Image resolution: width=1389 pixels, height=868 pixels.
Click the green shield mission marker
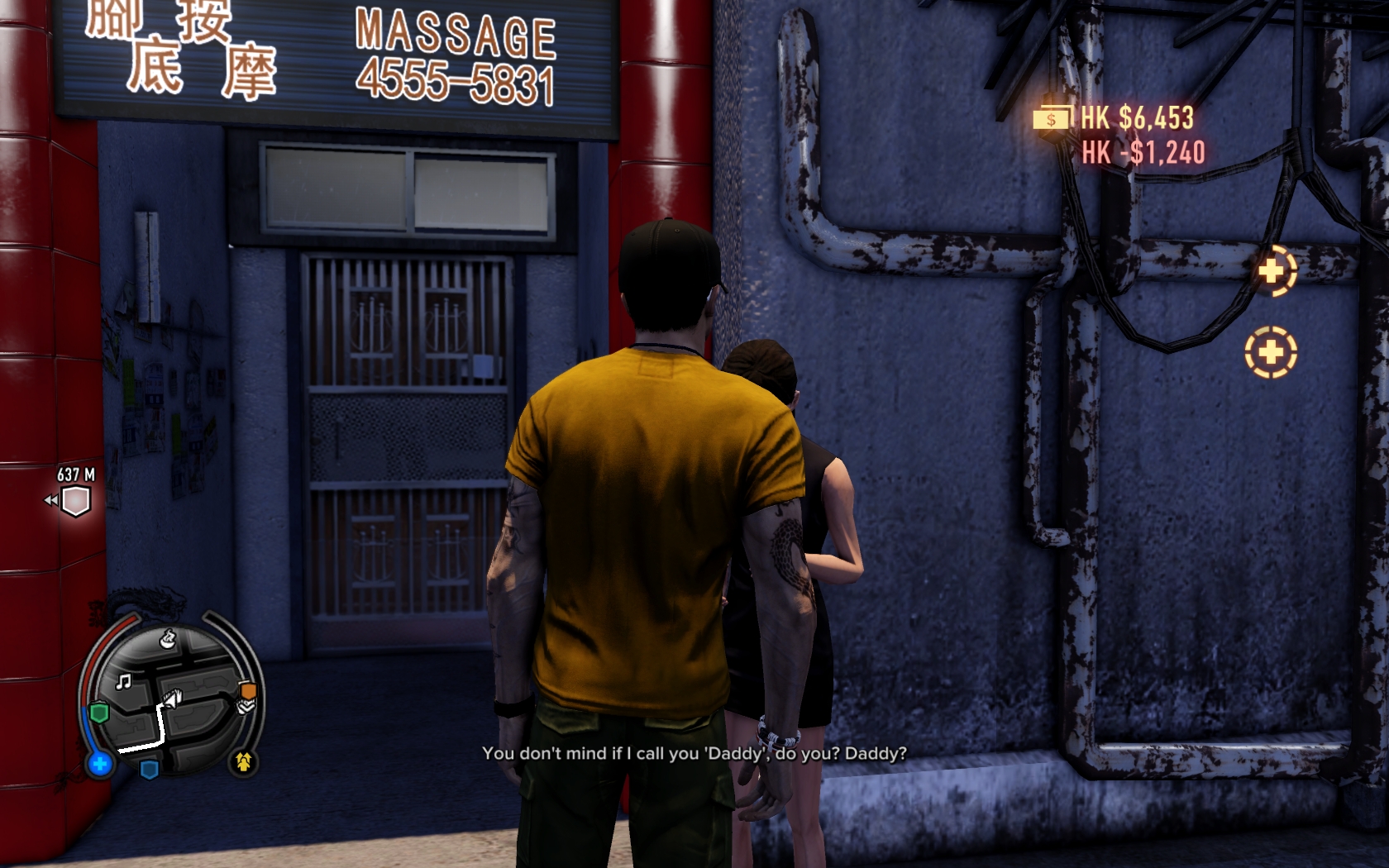coord(99,713)
